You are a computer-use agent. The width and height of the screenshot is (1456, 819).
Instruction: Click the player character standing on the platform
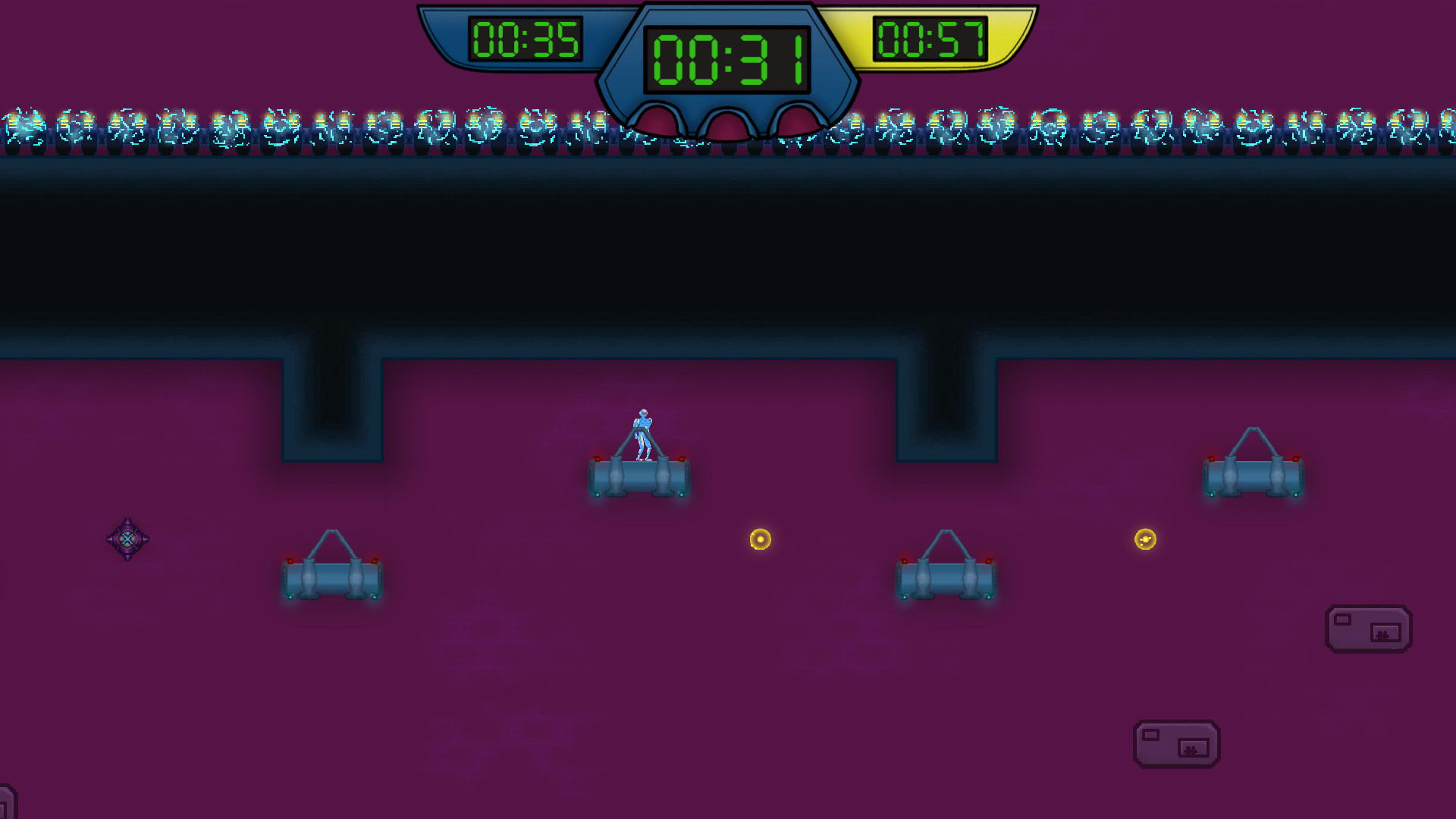coord(642,431)
